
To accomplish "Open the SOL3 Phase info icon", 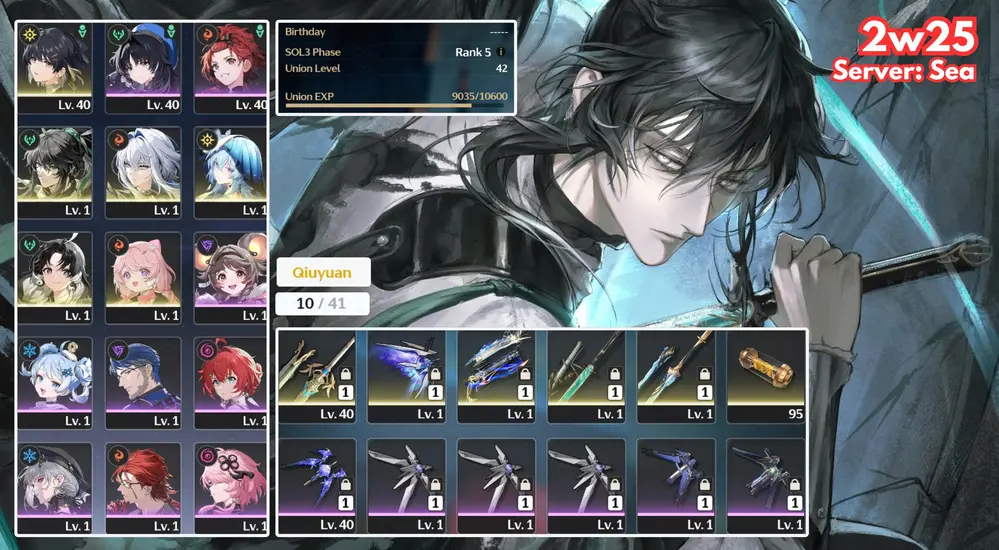I will tap(501, 52).
